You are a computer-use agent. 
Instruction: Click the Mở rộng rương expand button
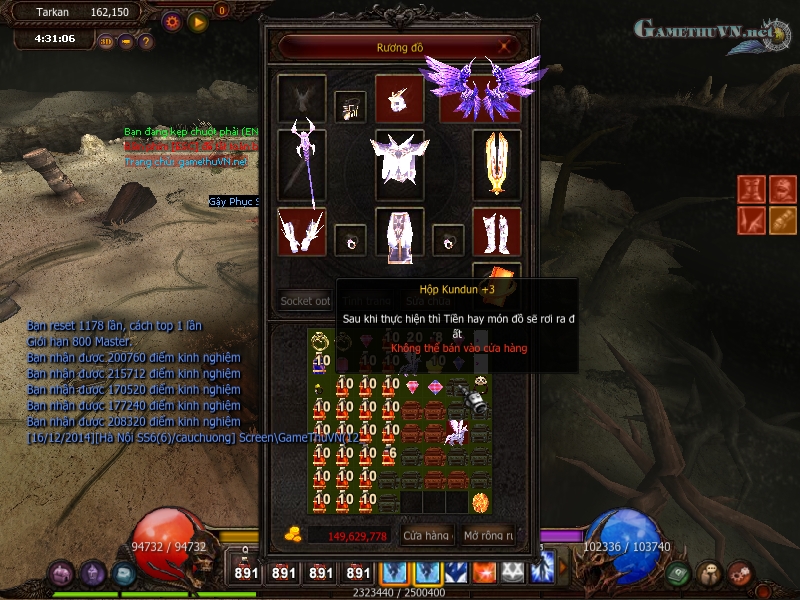[x=488, y=536]
